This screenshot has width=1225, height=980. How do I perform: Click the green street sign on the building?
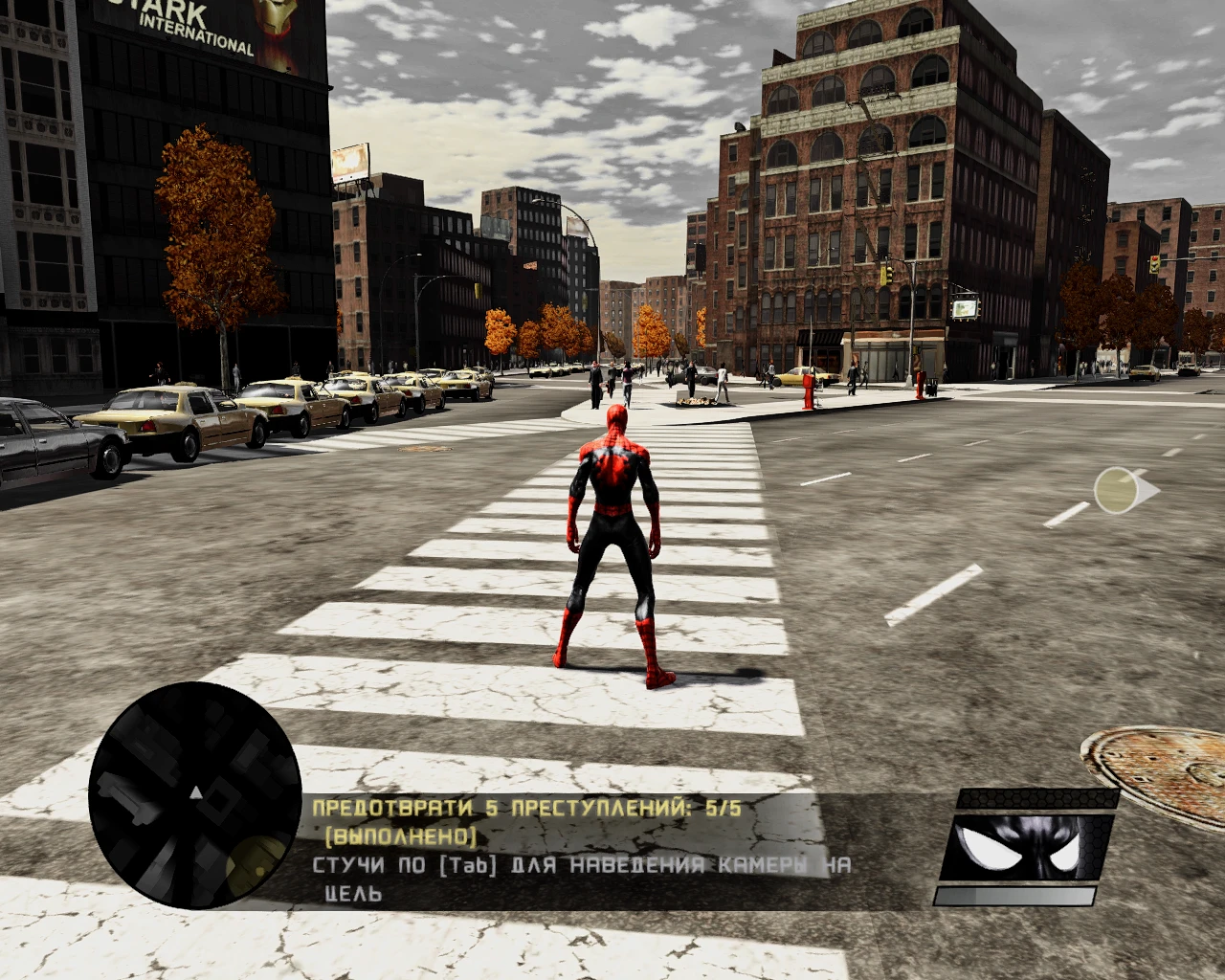click(966, 307)
